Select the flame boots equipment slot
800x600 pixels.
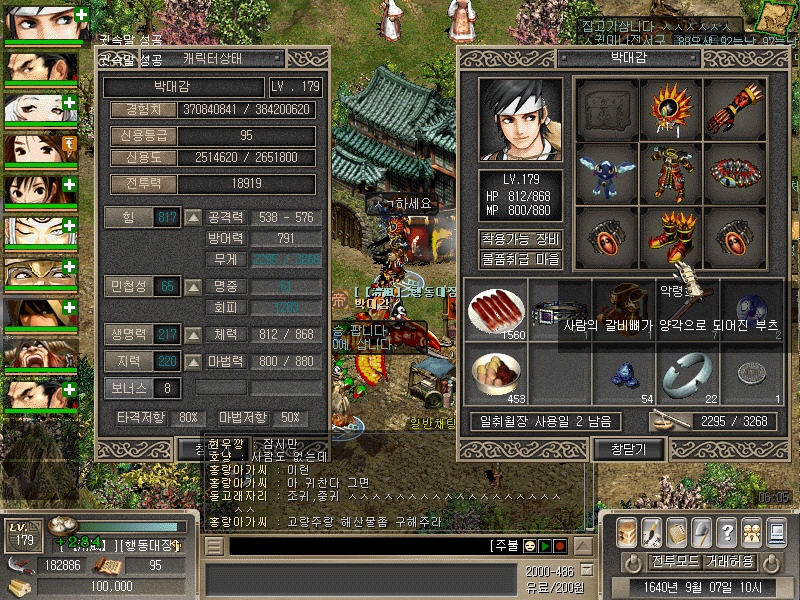pos(670,237)
